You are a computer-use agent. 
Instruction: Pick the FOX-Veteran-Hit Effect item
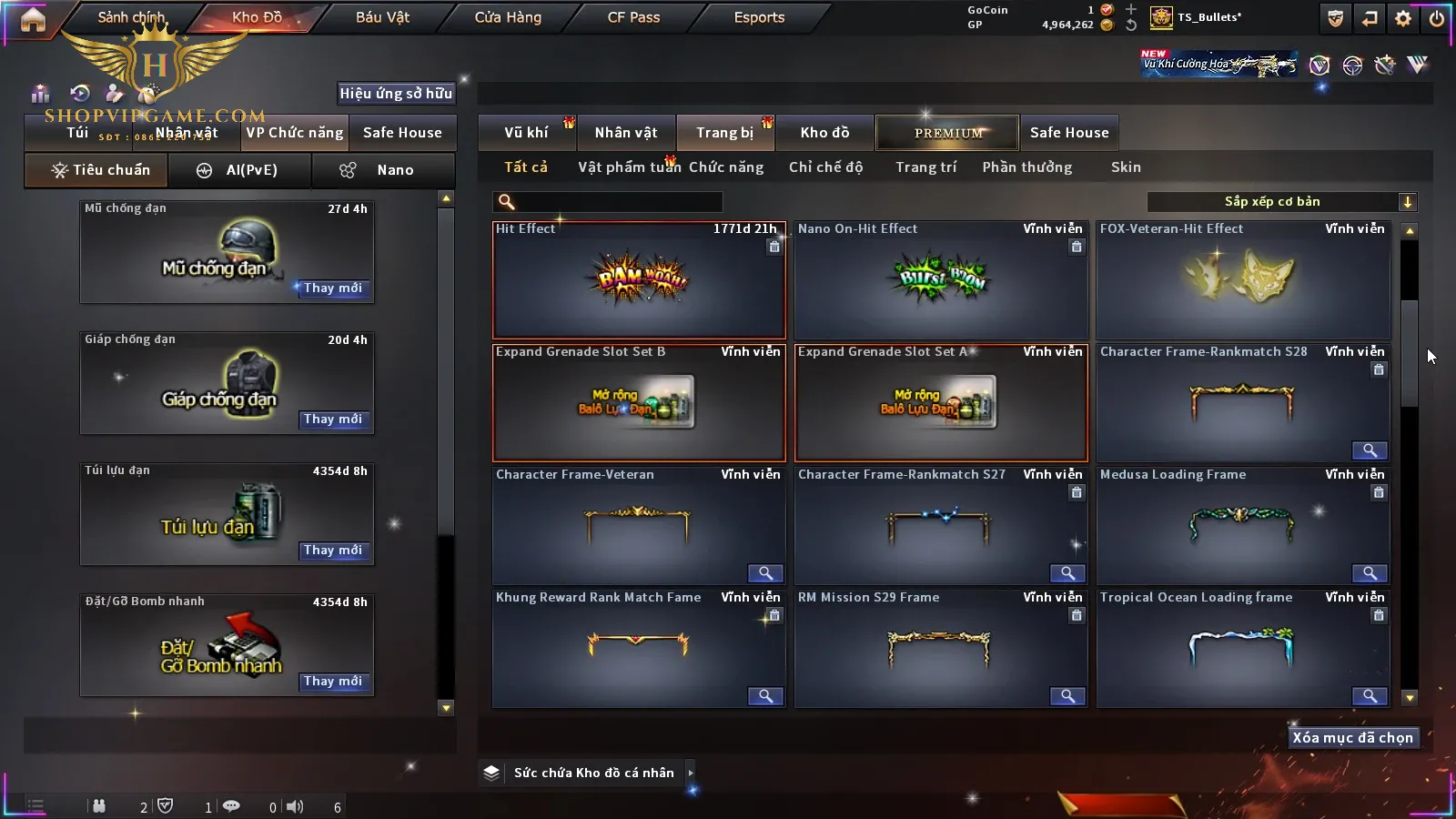pos(1243,280)
